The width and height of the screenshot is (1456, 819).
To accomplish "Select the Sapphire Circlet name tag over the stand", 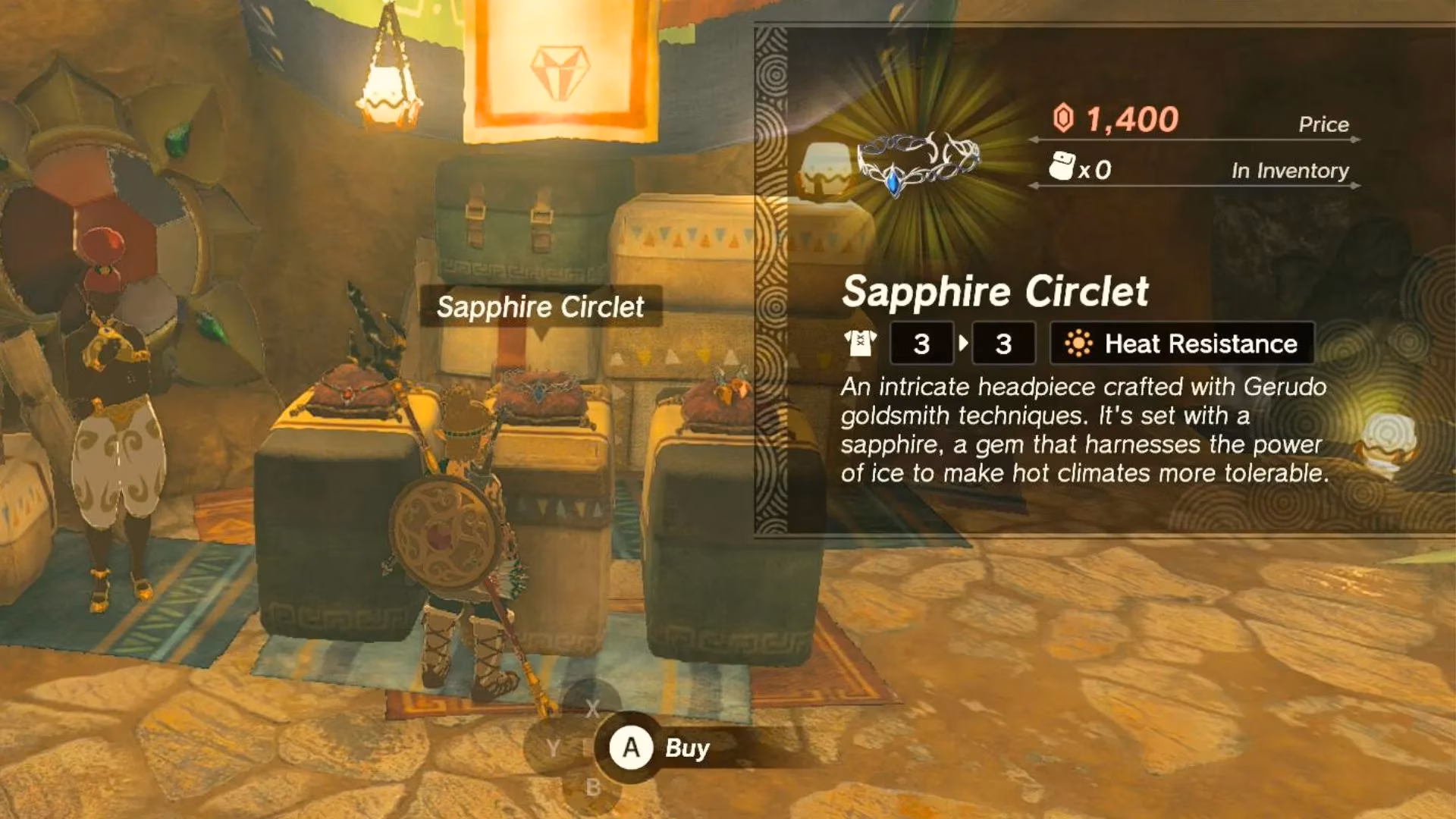I will click(541, 306).
